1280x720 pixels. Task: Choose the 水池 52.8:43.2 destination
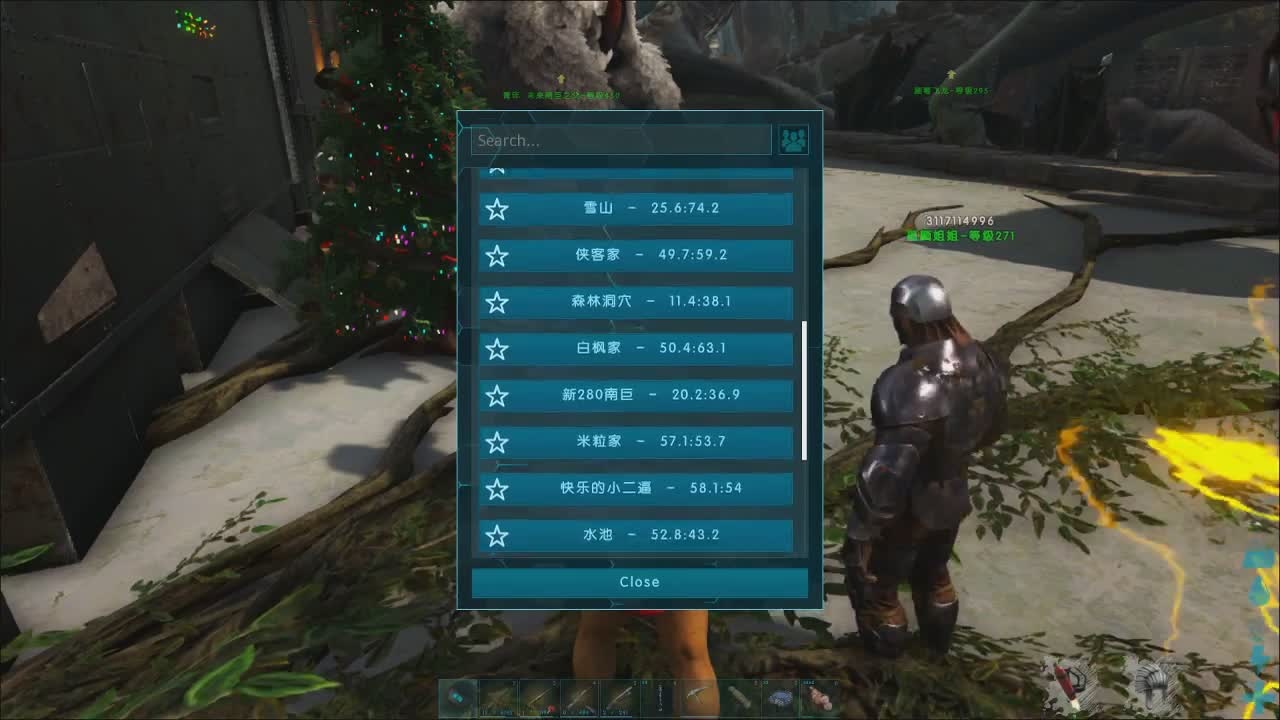(650, 535)
